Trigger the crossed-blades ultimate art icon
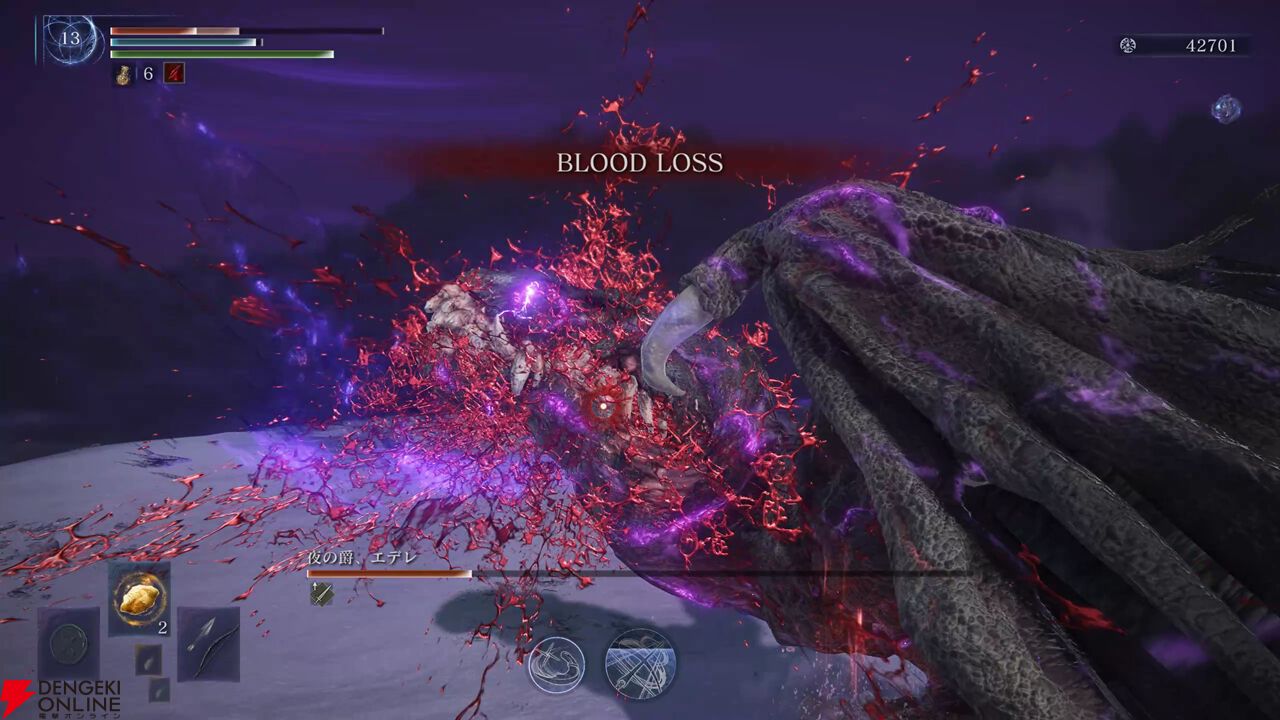Screen dimensions: 1280x720 click(x=640, y=663)
